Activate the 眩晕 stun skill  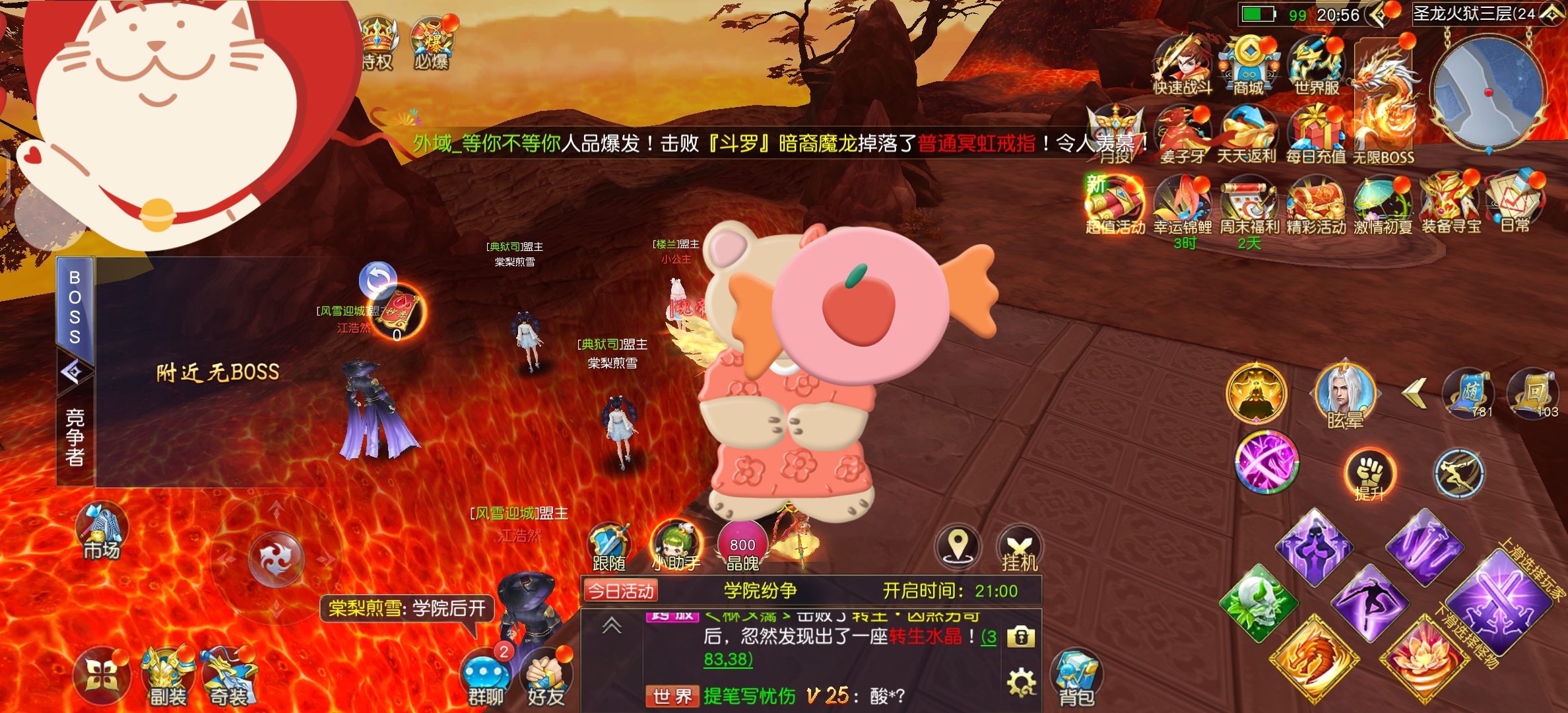pyautogui.click(x=1345, y=396)
